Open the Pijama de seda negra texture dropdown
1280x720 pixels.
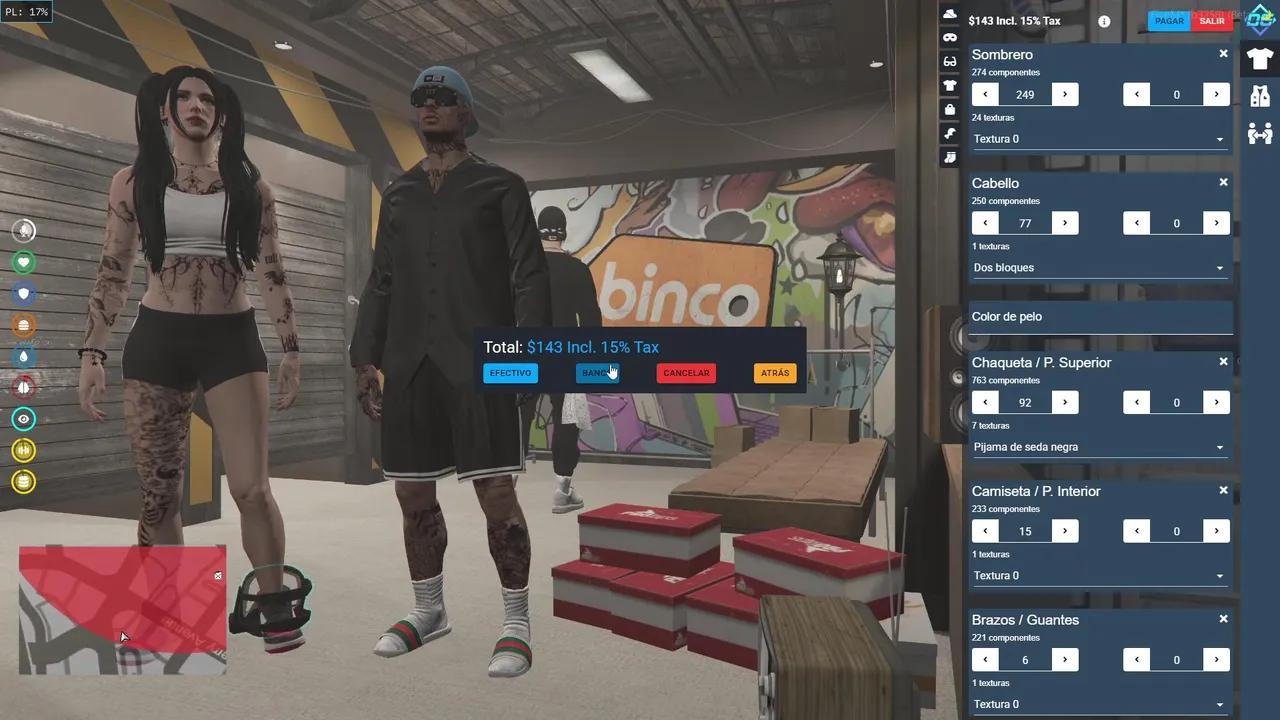(1100, 446)
